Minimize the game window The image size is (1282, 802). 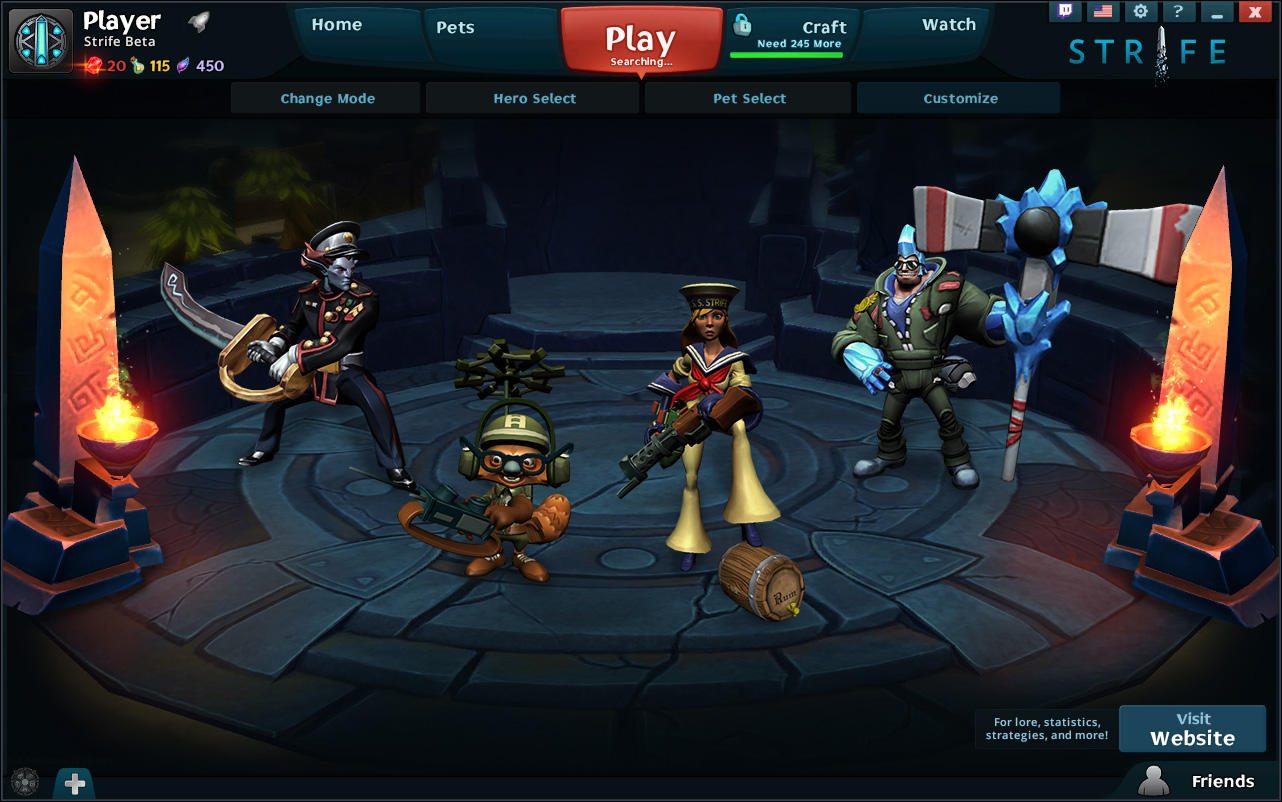coord(1215,12)
